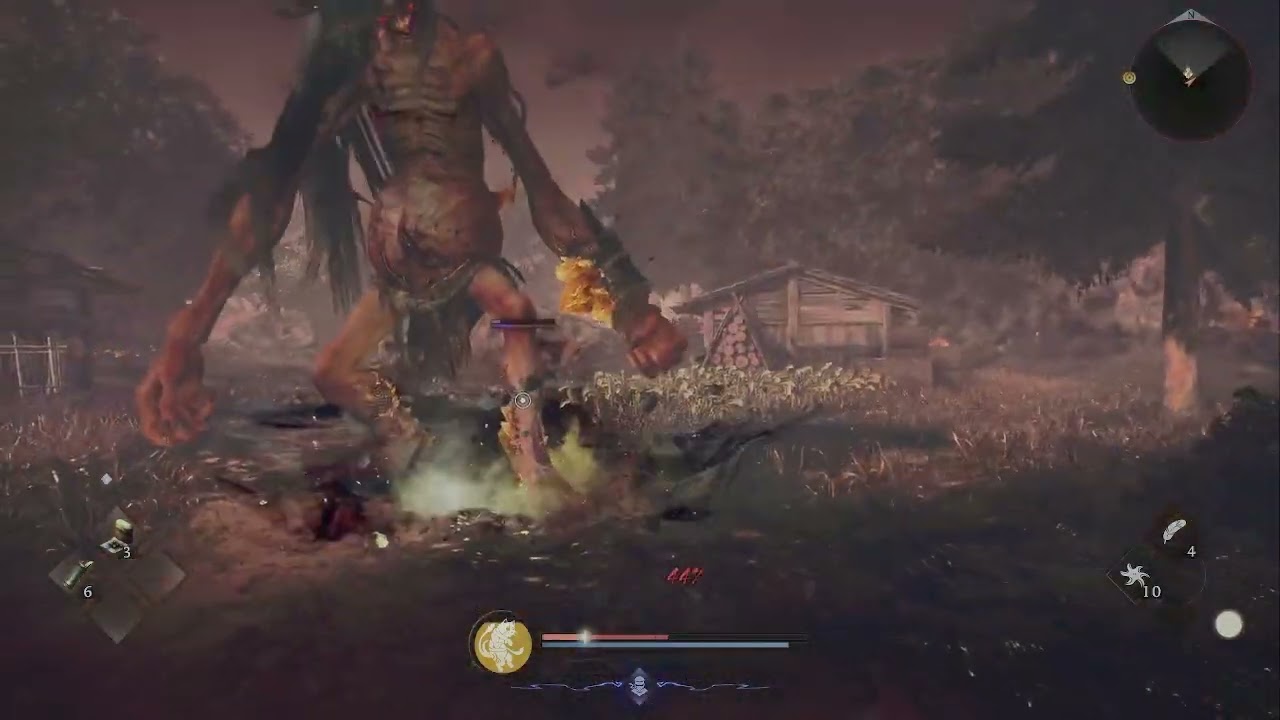Select the cat guardian spirit icon
The image size is (1280, 720).
(x=501, y=643)
